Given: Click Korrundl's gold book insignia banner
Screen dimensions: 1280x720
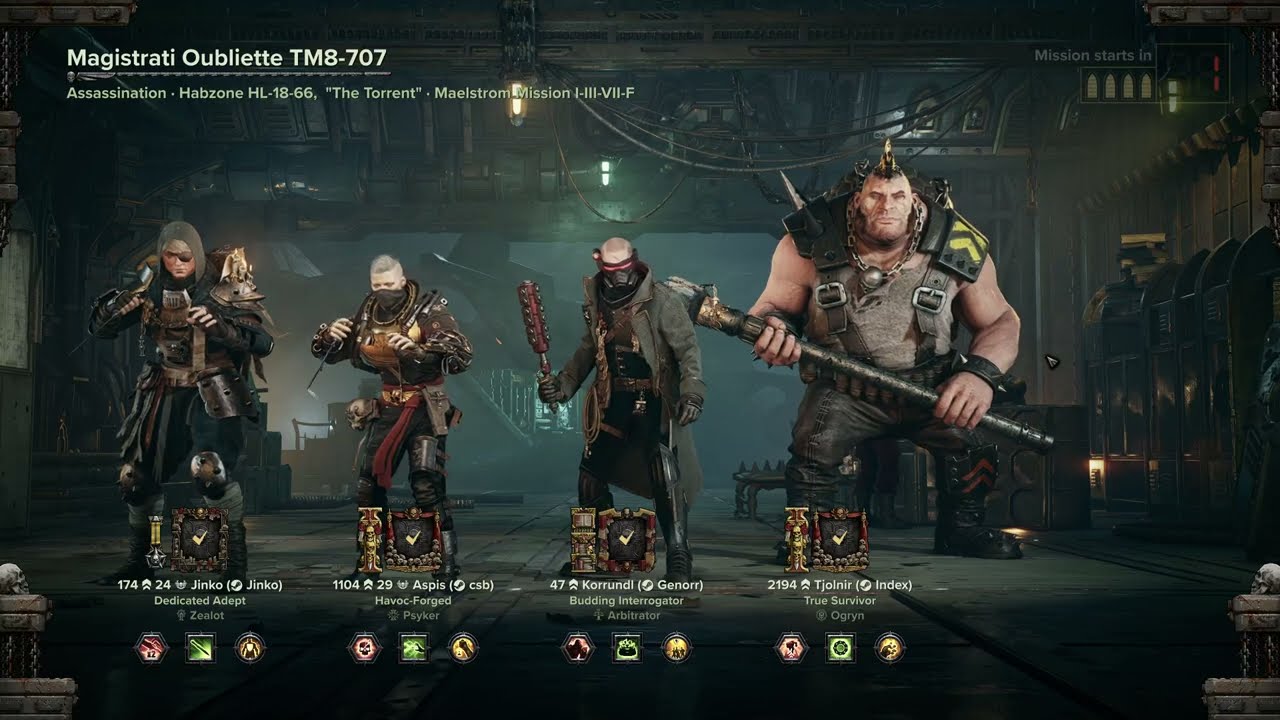Looking at the screenshot, I should pos(583,540).
